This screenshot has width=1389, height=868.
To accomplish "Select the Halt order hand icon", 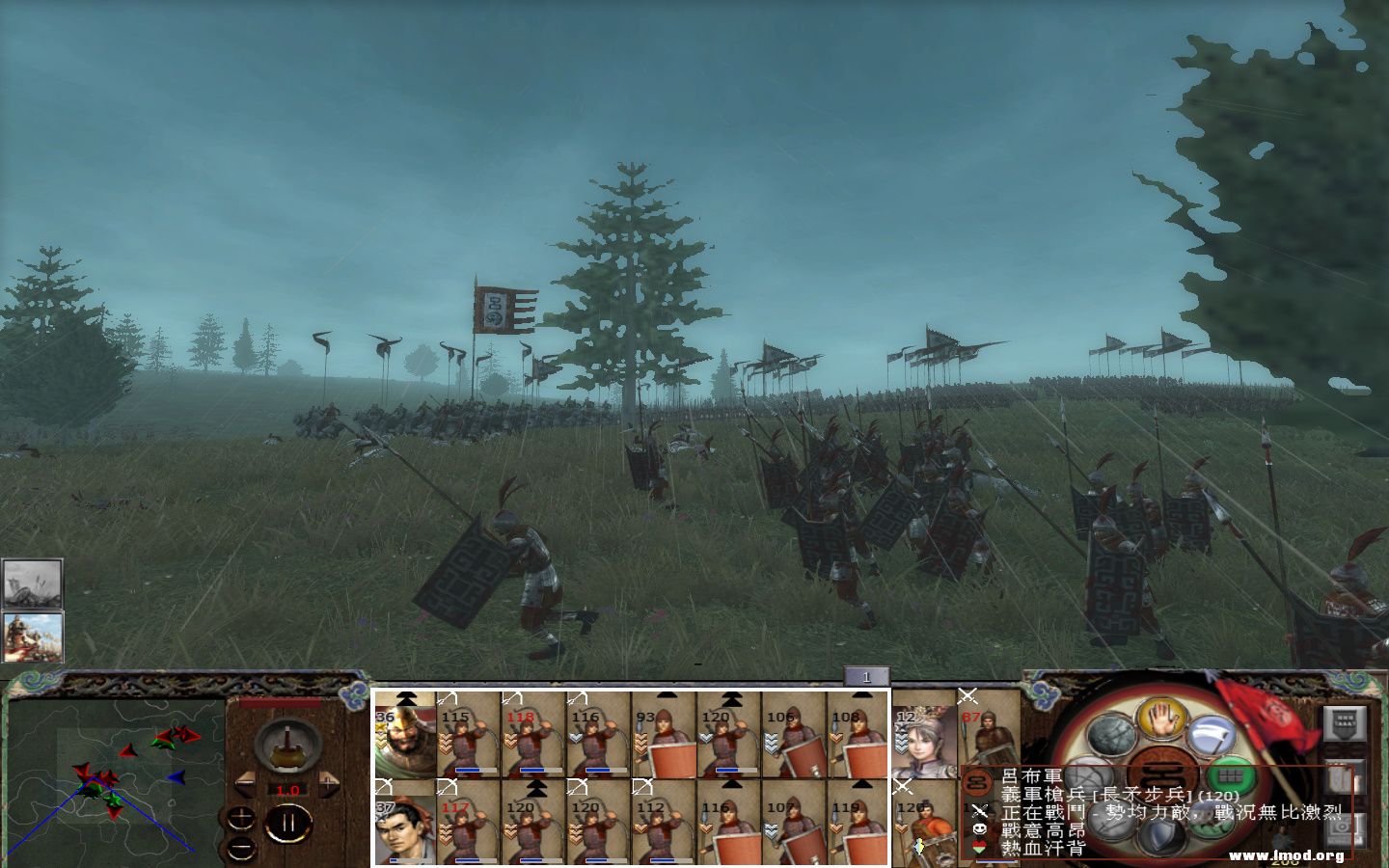I will 1161,720.
